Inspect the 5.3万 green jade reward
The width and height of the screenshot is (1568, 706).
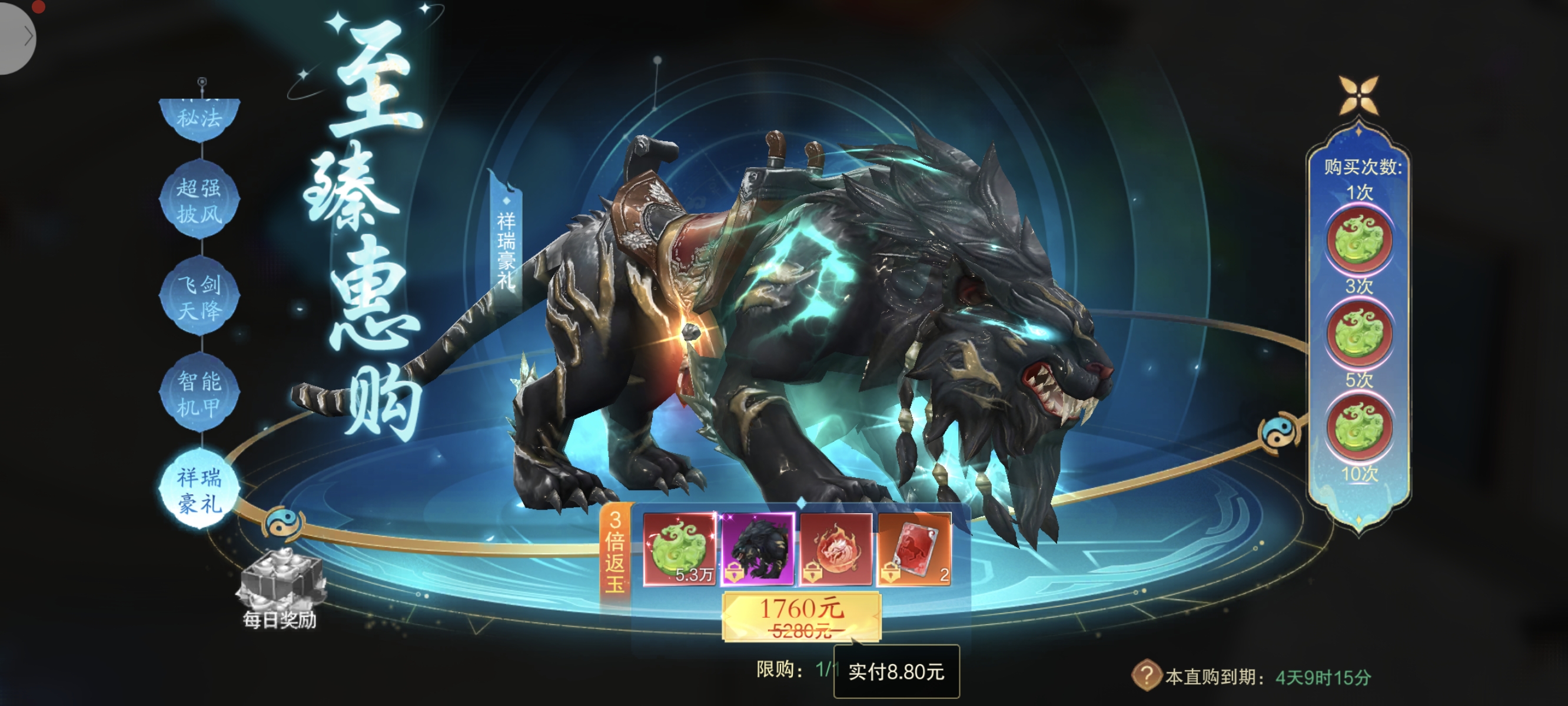(x=680, y=549)
